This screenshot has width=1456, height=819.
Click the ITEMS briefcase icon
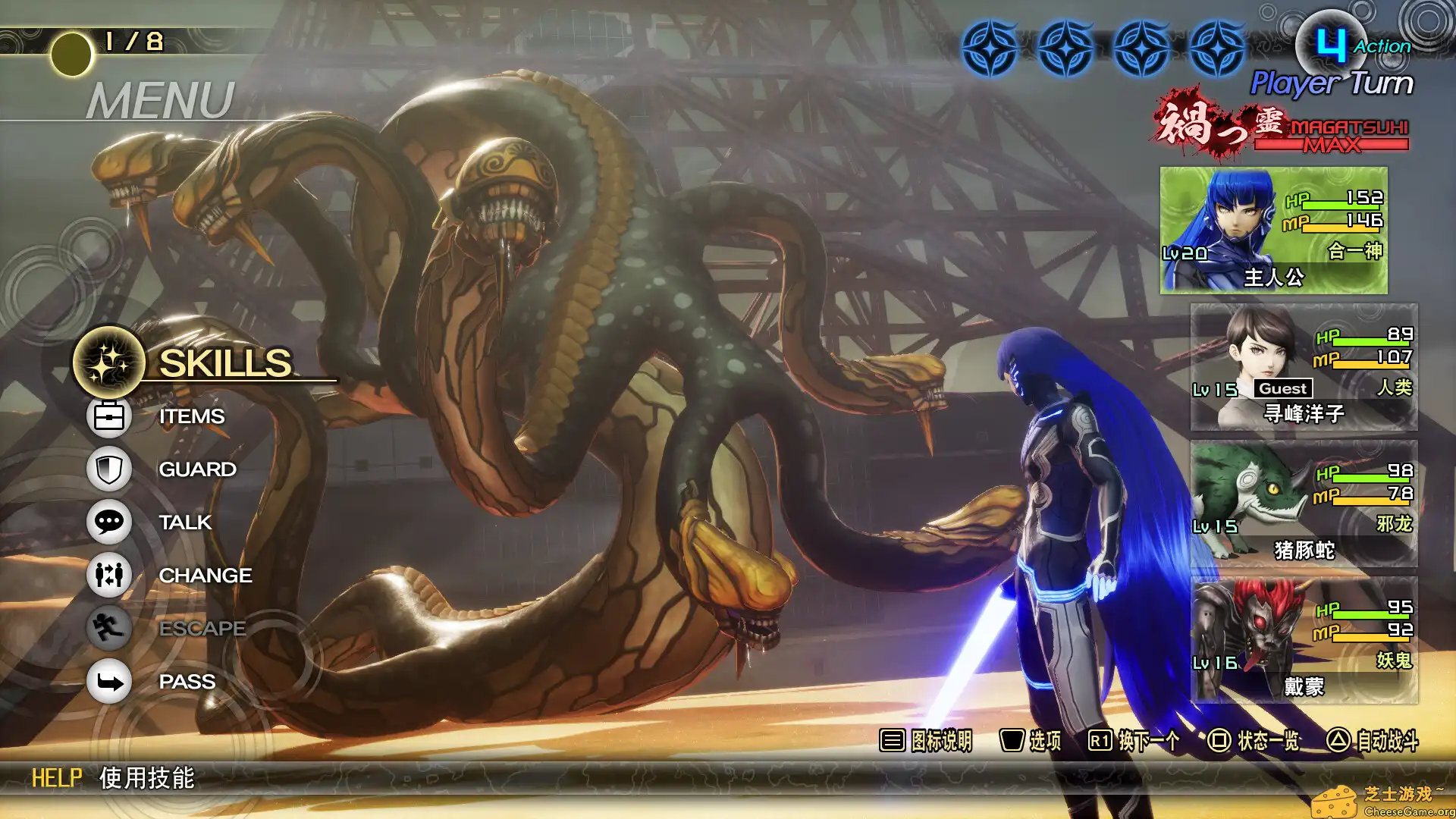(108, 416)
